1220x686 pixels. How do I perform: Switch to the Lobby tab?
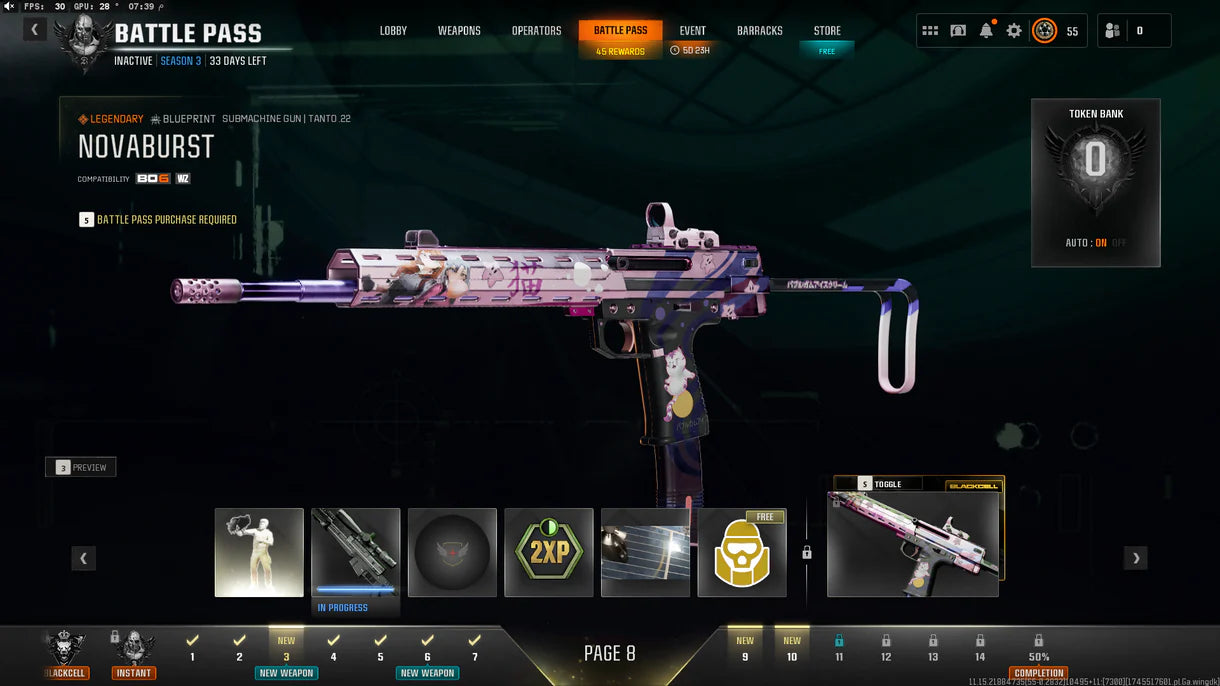[x=393, y=31]
